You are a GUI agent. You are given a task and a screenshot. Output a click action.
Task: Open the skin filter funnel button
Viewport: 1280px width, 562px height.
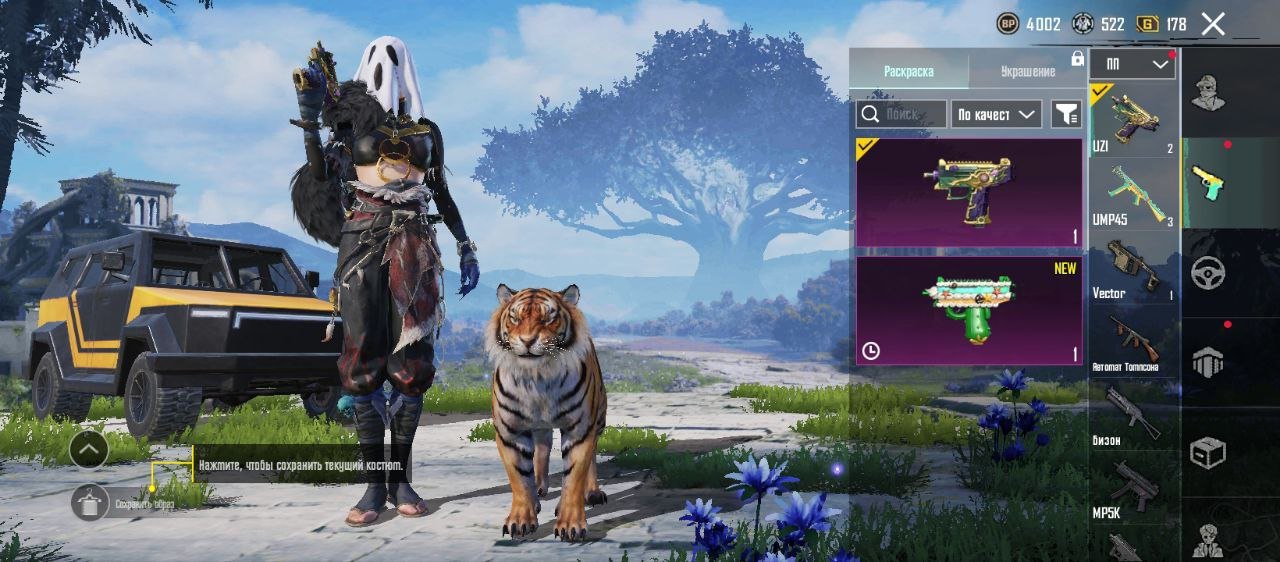point(1067,115)
